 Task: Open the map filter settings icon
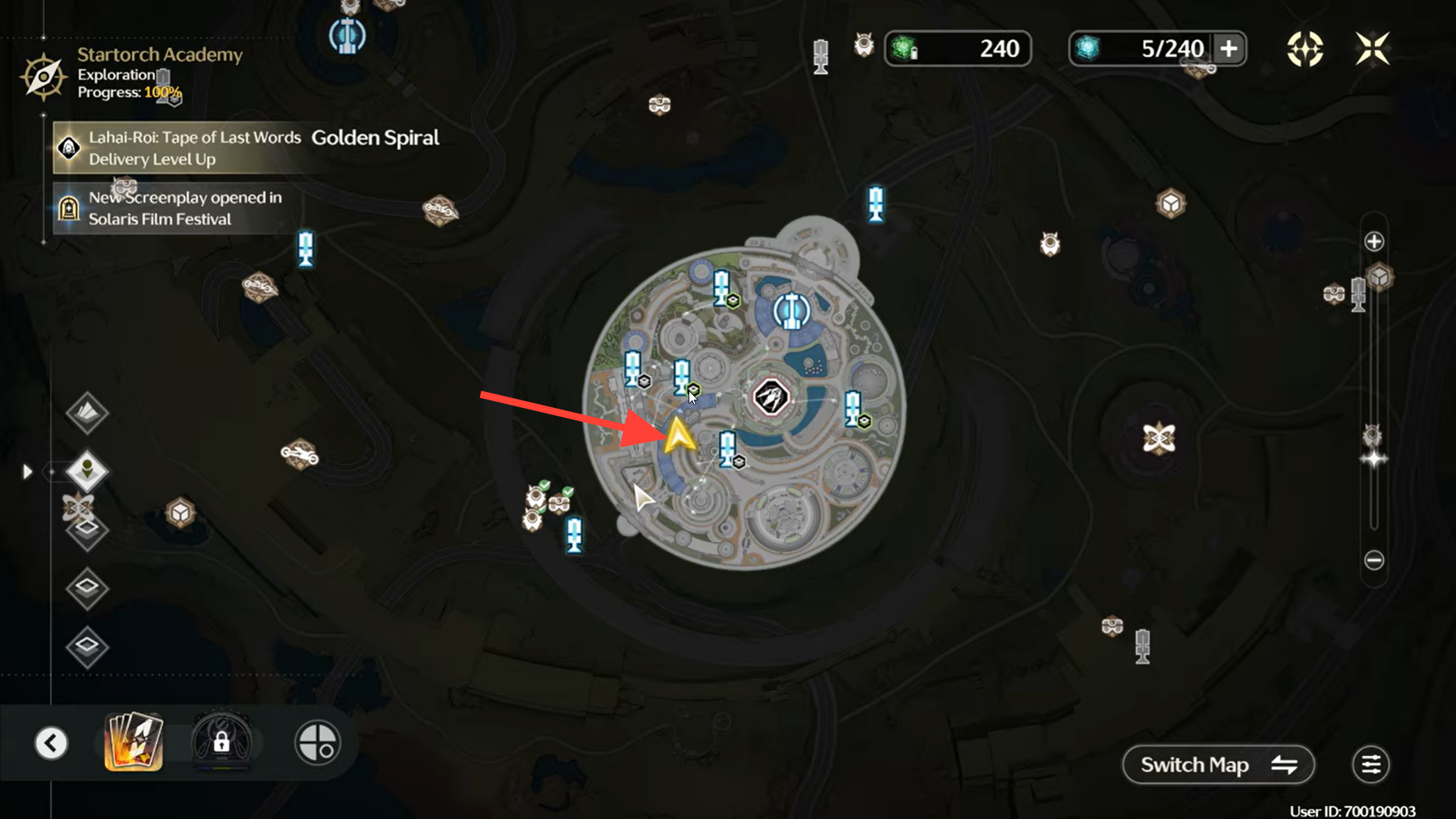(x=1370, y=764)
